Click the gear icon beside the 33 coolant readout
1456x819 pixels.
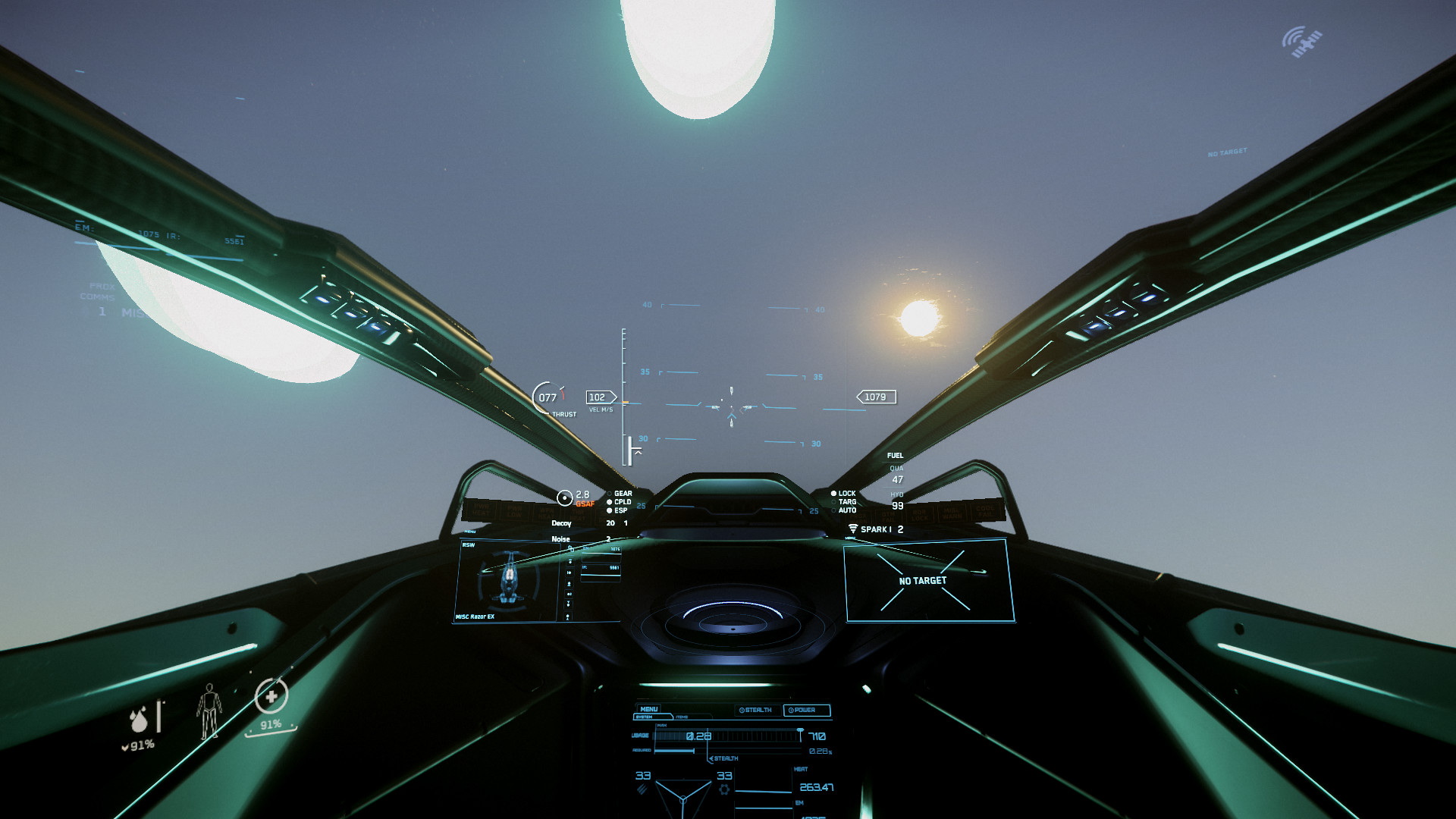(724, 789)
